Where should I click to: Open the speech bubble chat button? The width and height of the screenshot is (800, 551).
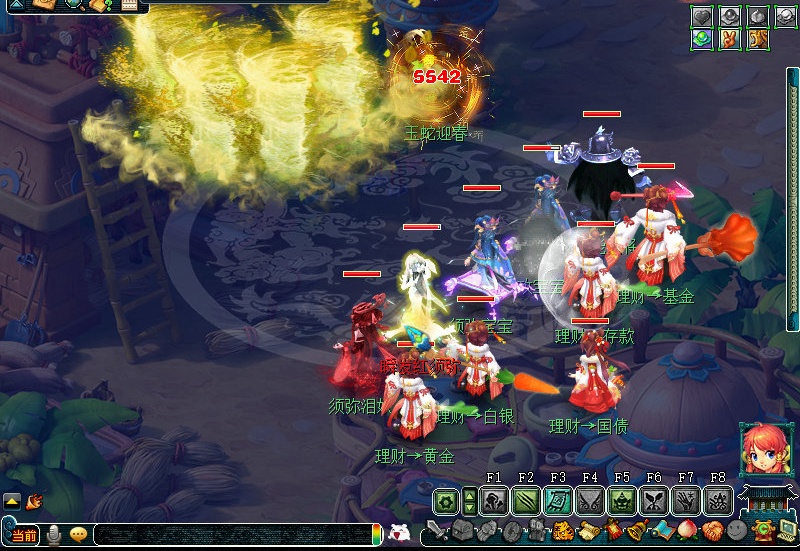click(78, 535)
